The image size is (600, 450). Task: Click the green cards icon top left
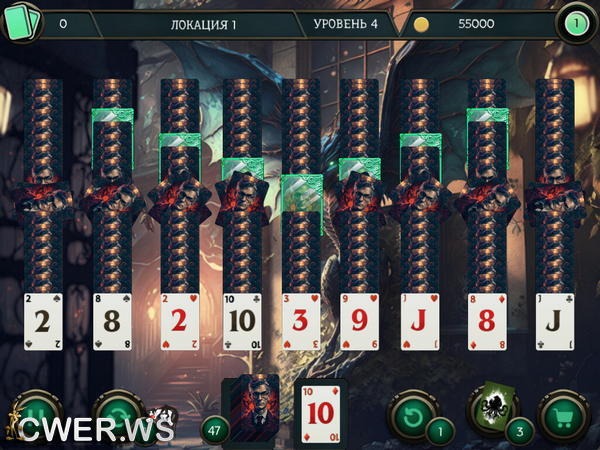25,22
